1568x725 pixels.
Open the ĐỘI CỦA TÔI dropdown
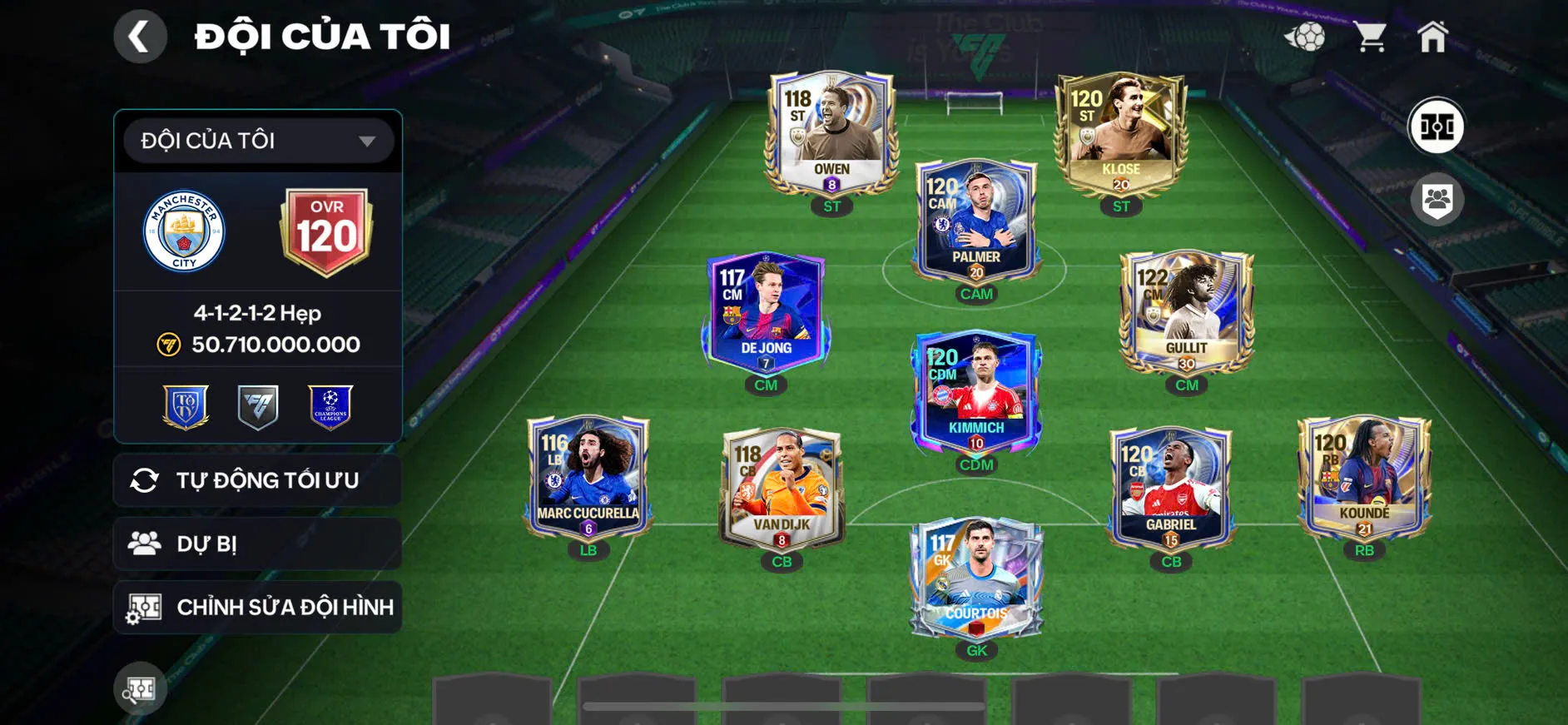(x=256, y=140)
